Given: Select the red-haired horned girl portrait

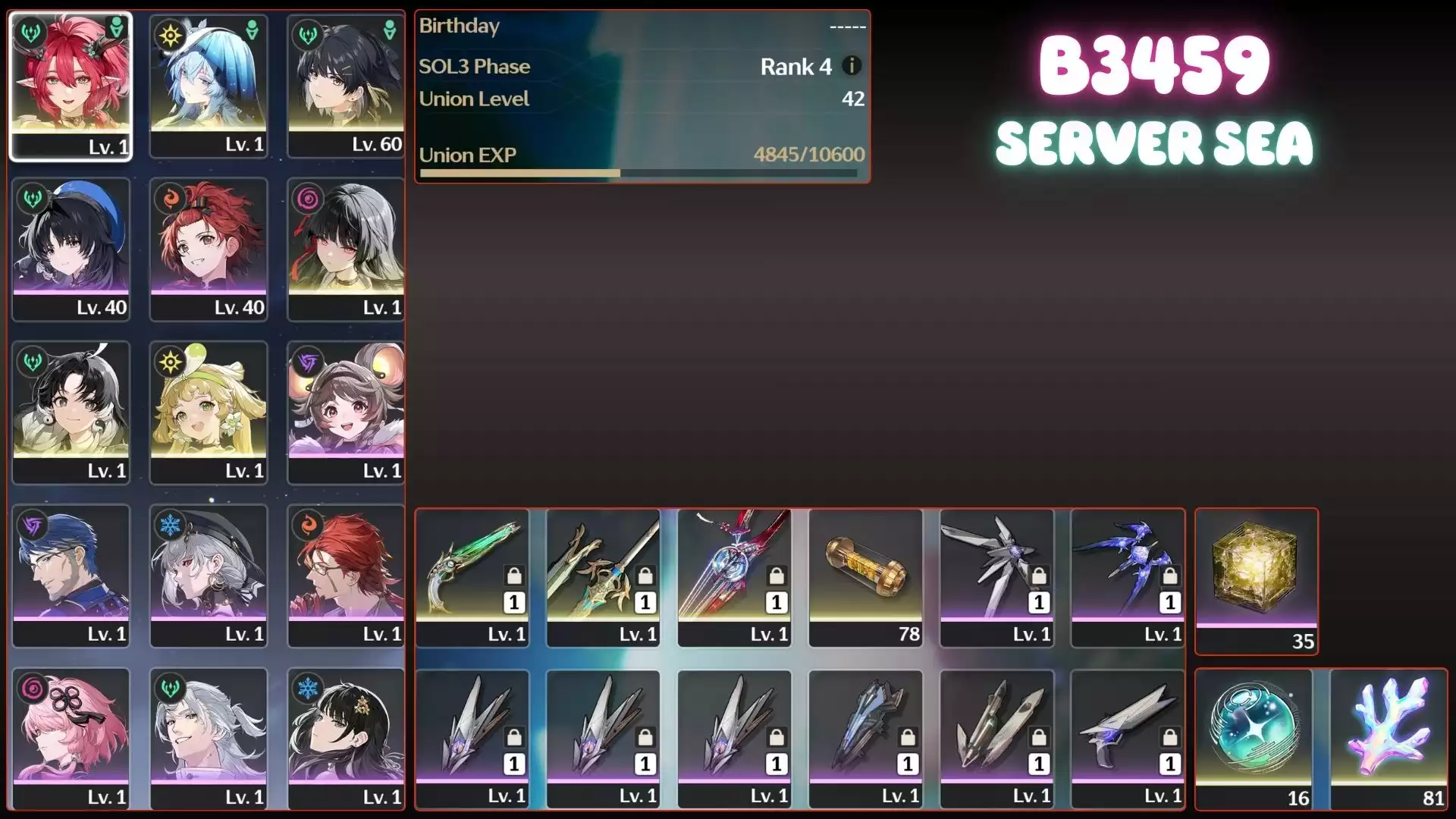Looking at the screenshot, I should click(x=71, y=85).
